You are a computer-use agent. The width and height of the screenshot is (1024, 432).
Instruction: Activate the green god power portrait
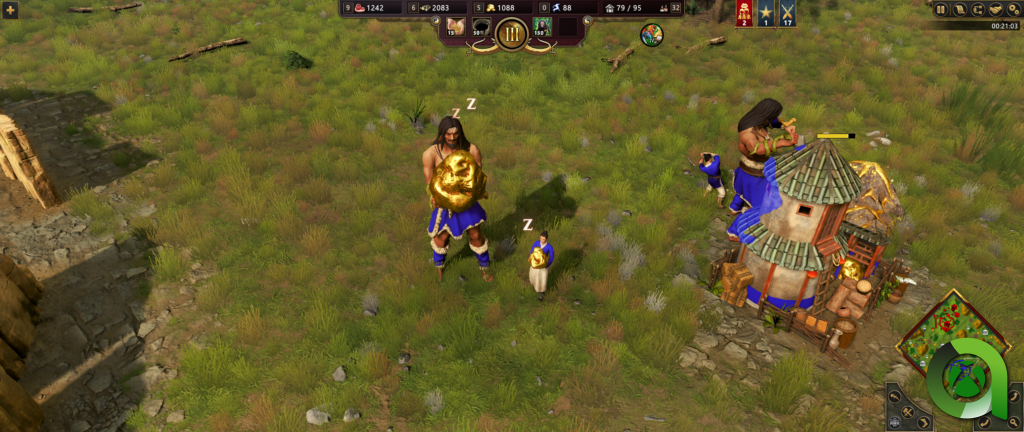pos(543,27)
